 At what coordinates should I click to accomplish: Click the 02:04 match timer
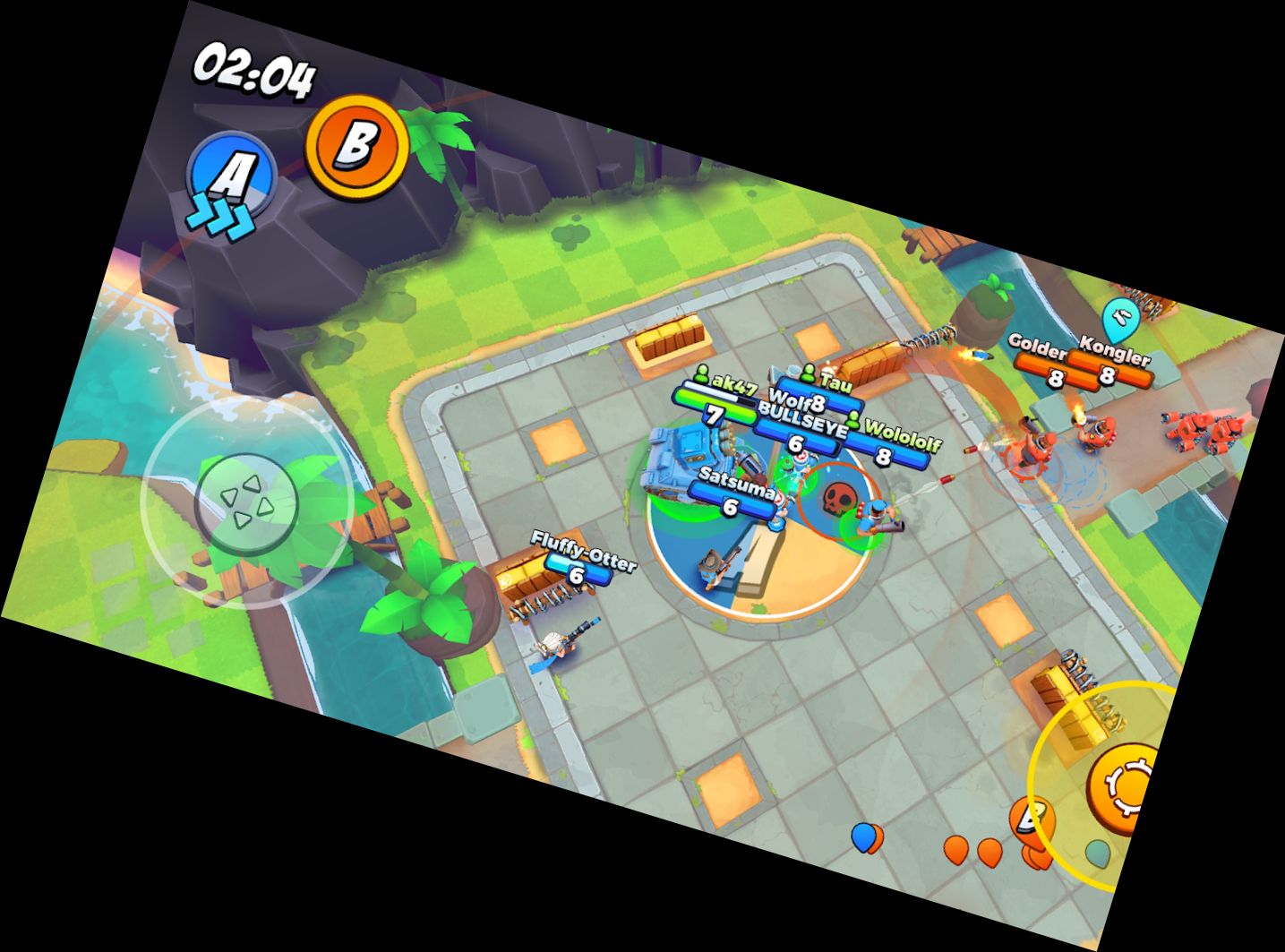tap(255, 72)
